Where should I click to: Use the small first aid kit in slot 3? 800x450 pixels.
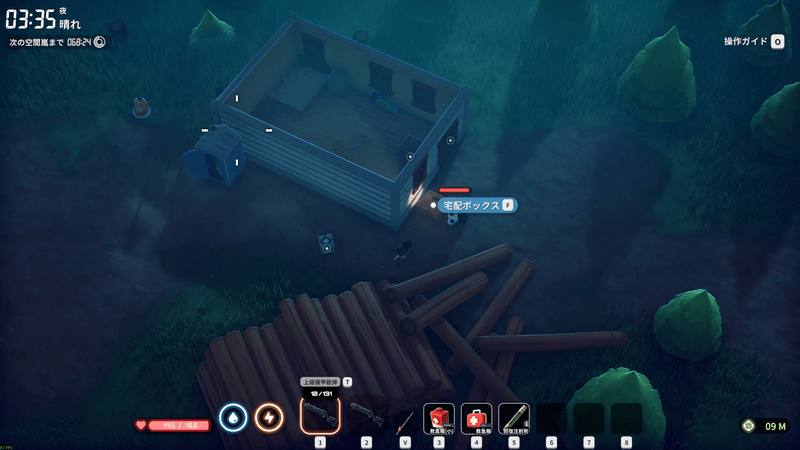(439, 417)
